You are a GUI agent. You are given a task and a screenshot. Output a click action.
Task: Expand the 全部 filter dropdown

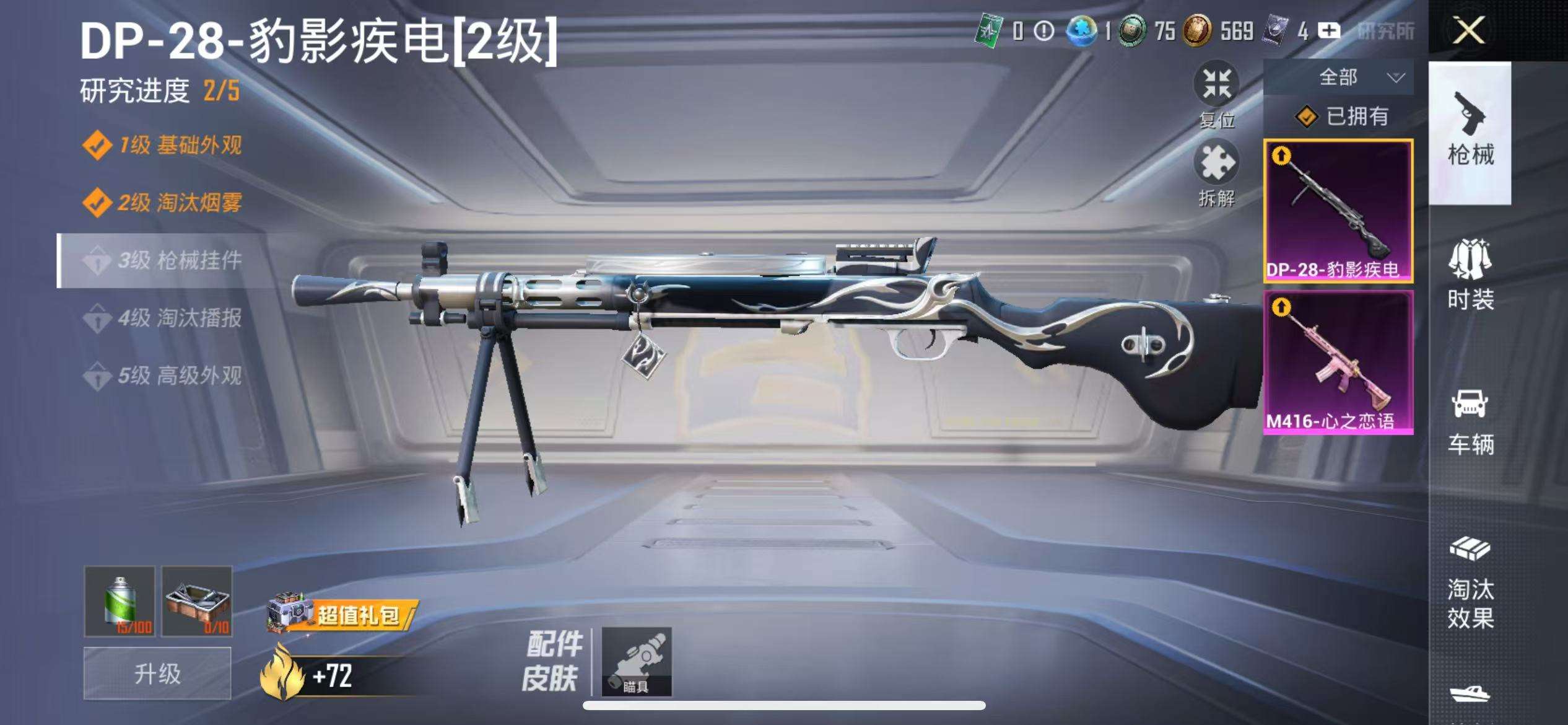1356,77
